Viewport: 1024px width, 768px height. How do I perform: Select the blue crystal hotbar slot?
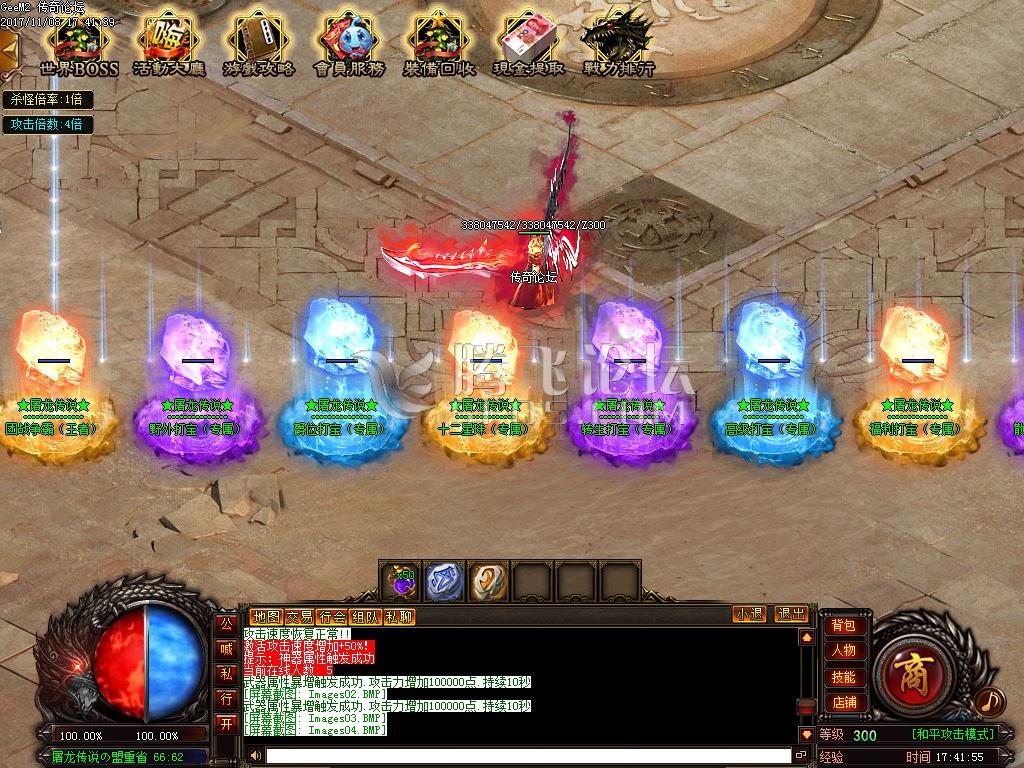pyautogui.click(x=444, y=581)
